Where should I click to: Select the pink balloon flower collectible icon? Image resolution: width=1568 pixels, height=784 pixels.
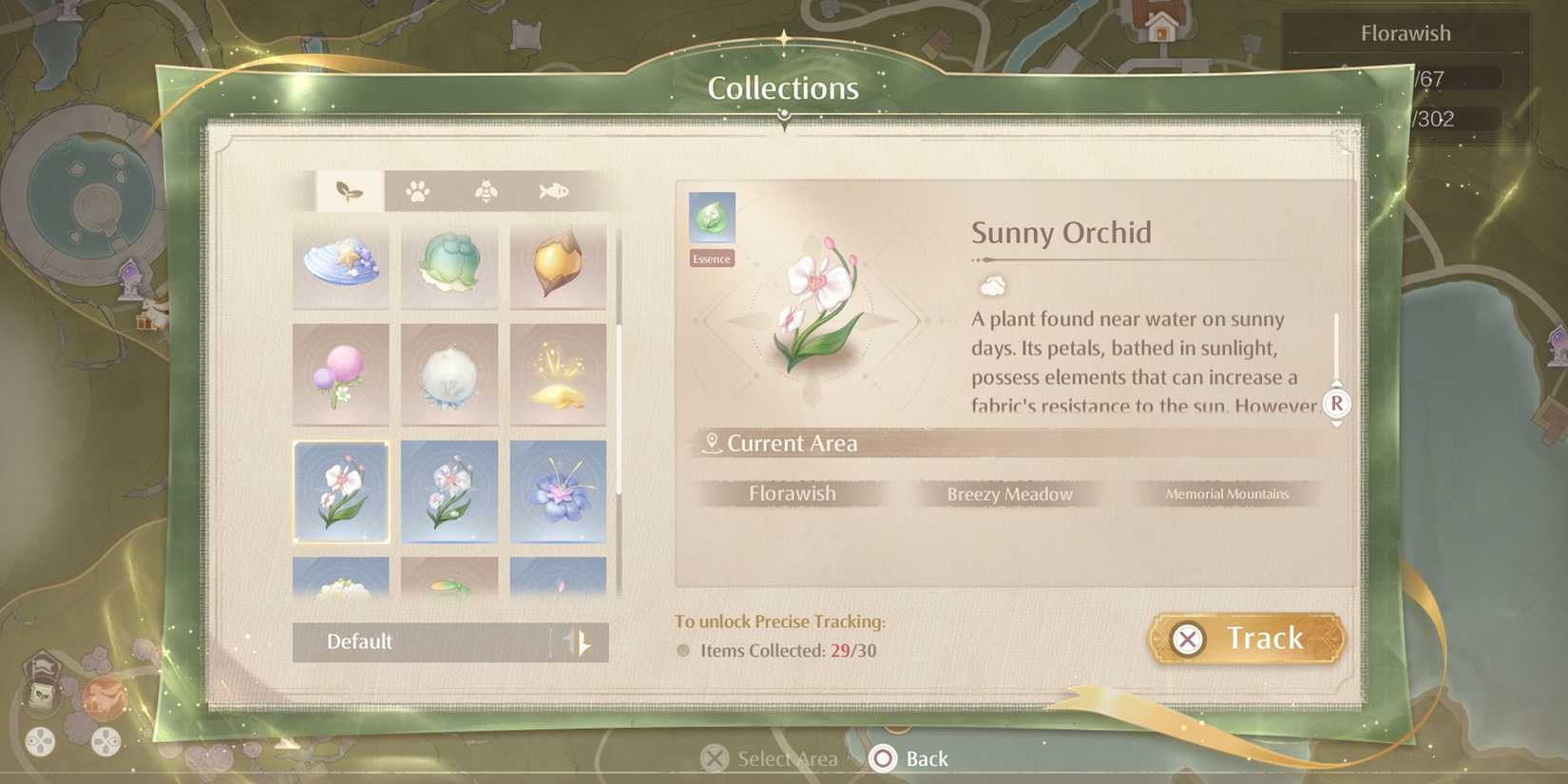[341, 374]
